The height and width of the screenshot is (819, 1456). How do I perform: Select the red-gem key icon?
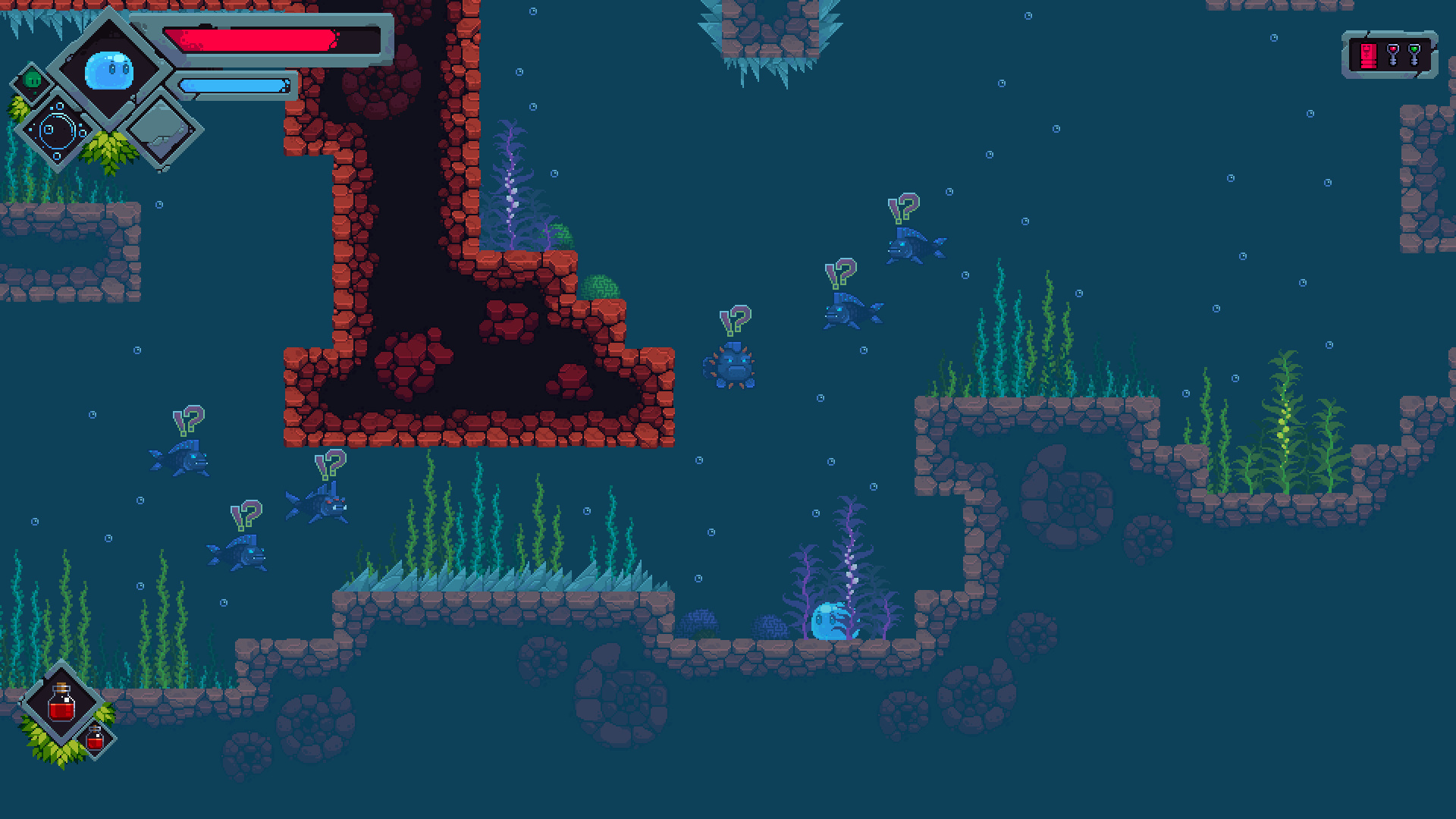tap(1392, 55)
